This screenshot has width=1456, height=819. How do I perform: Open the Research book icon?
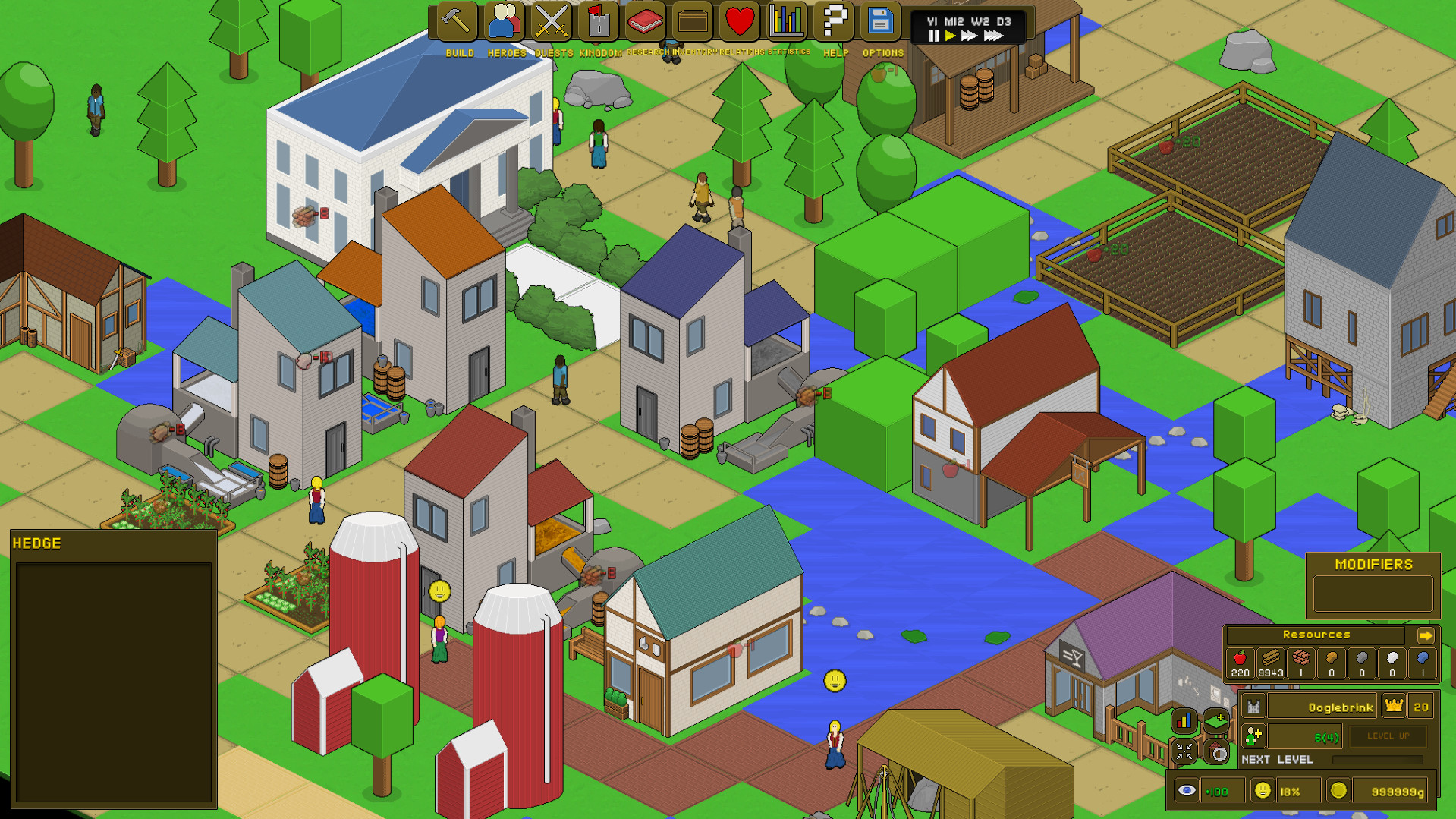click(645, 22)
